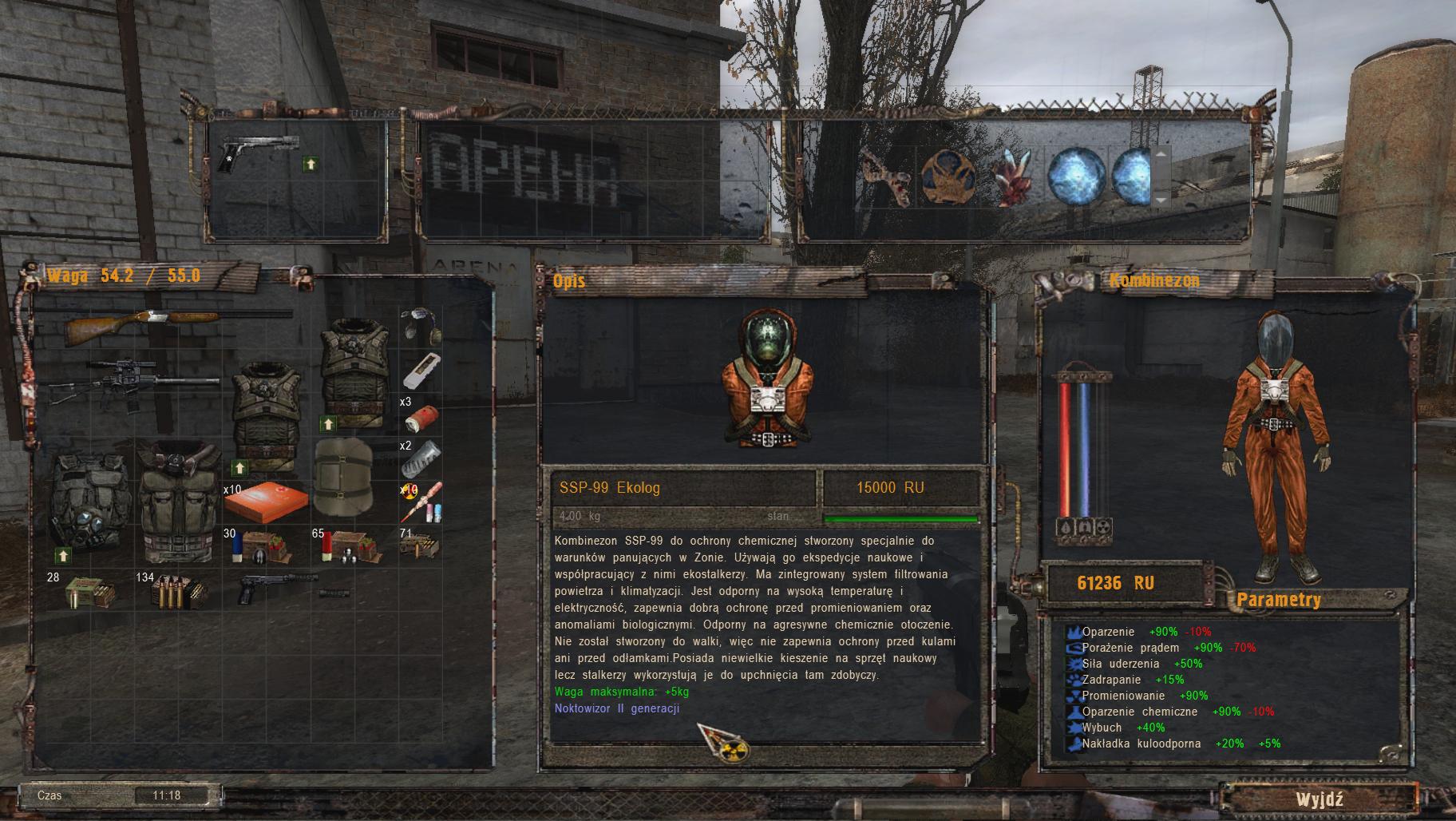Click the equipped orange SSP-99 suit

1272,447
